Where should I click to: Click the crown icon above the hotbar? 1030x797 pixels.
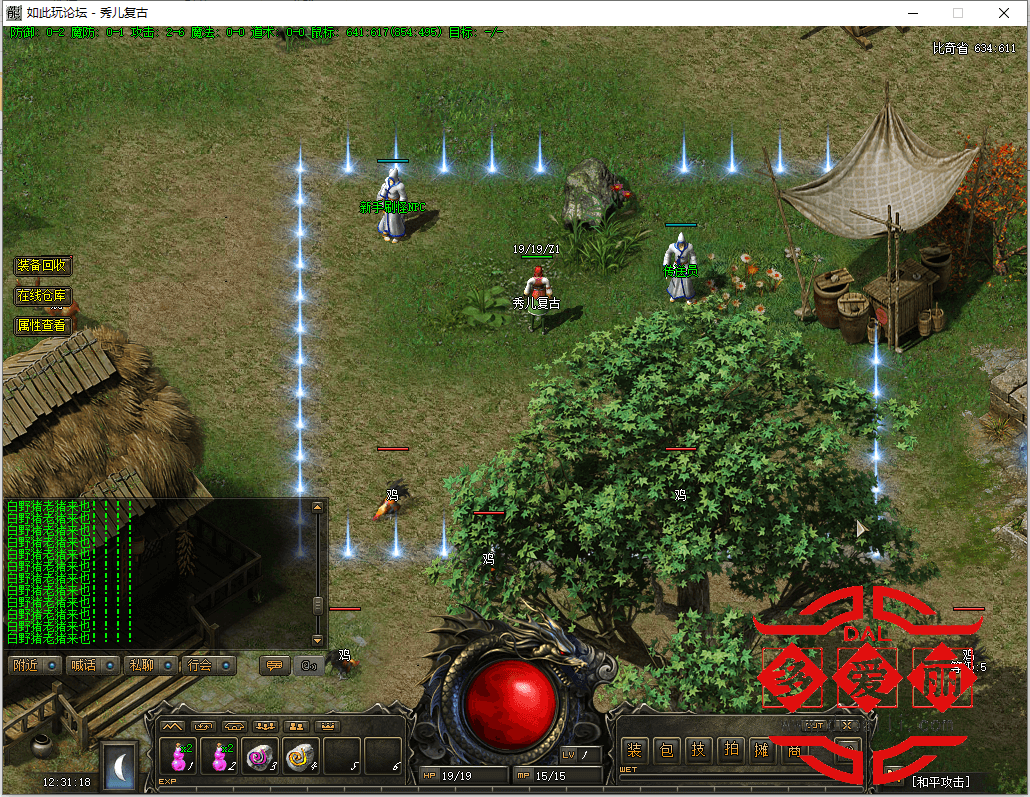pyautogui.click(x=327, y=726)
